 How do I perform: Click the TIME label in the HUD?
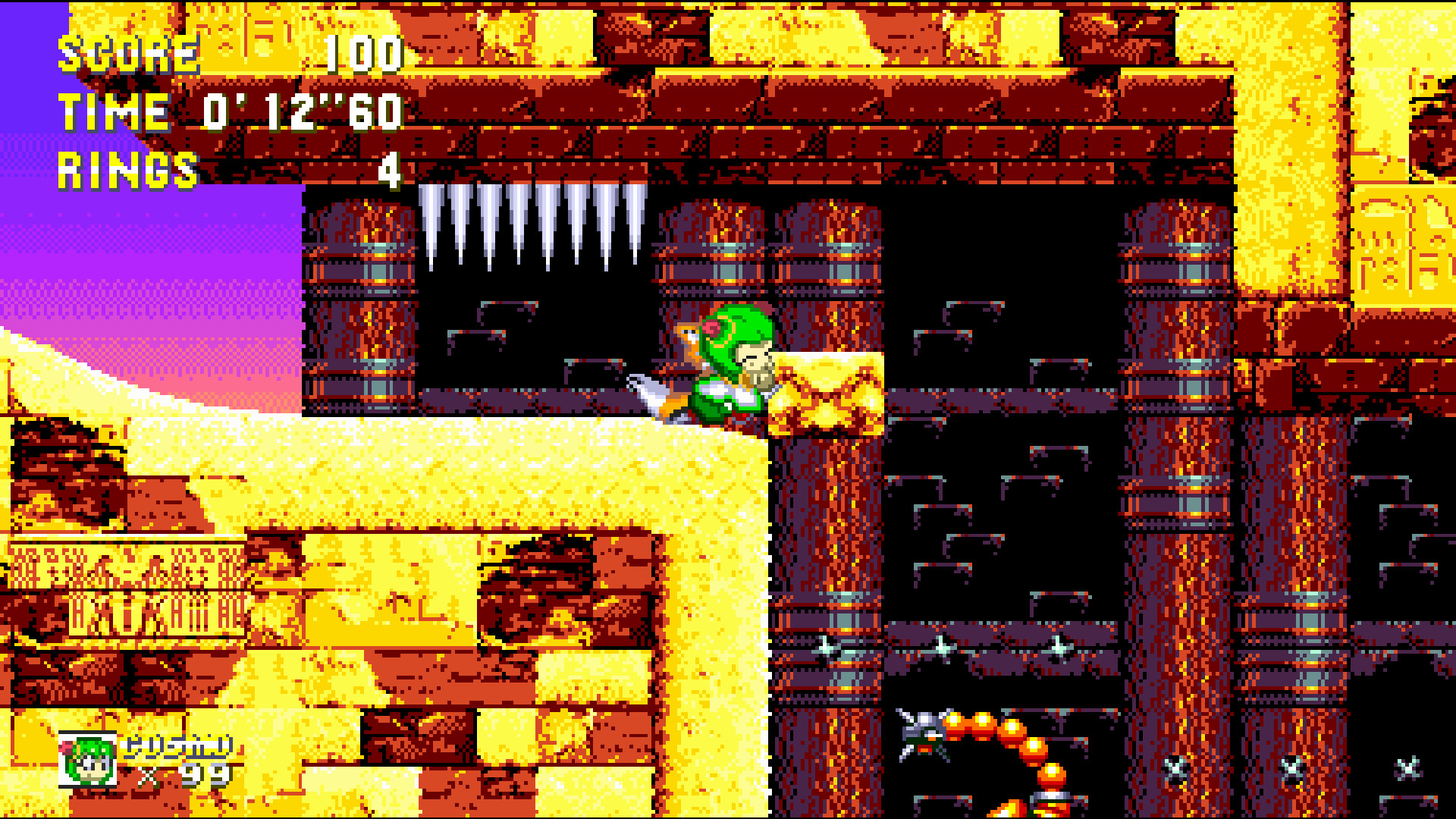pyautogui.click(x=114, y=112)
